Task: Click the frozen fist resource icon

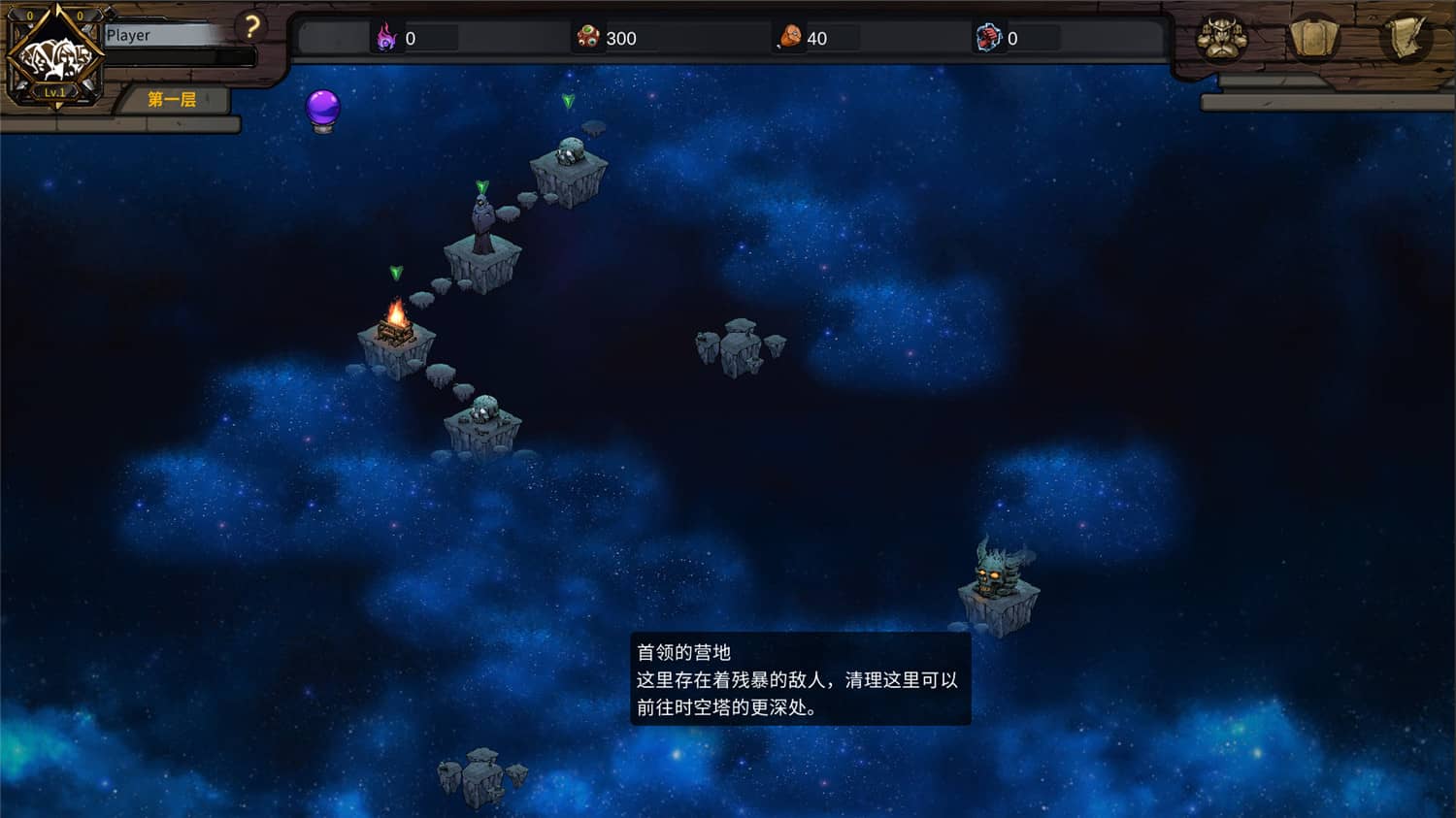Action: click(987, 39)
